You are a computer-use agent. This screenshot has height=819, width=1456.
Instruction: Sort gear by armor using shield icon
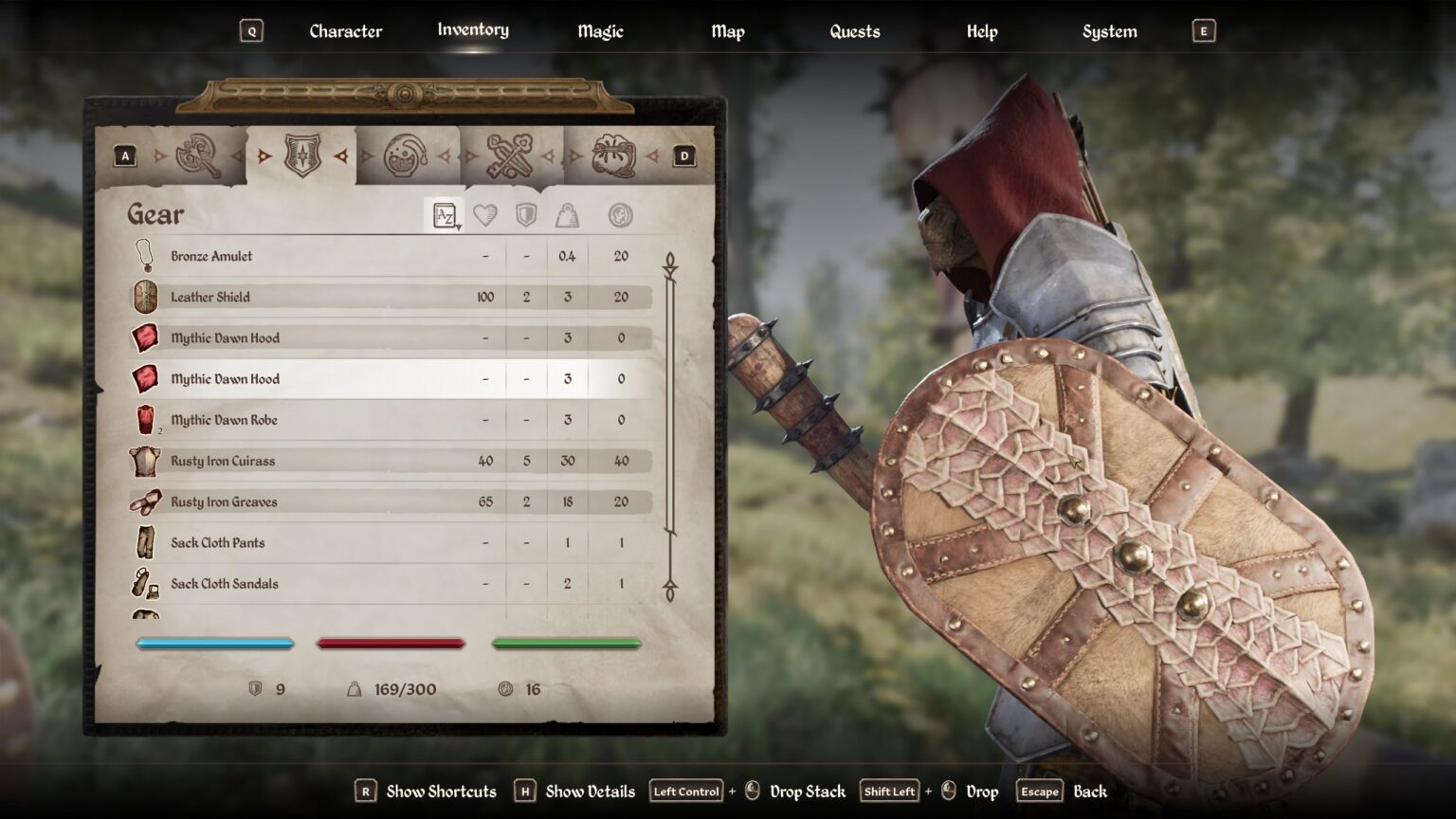tap(524, 214)
